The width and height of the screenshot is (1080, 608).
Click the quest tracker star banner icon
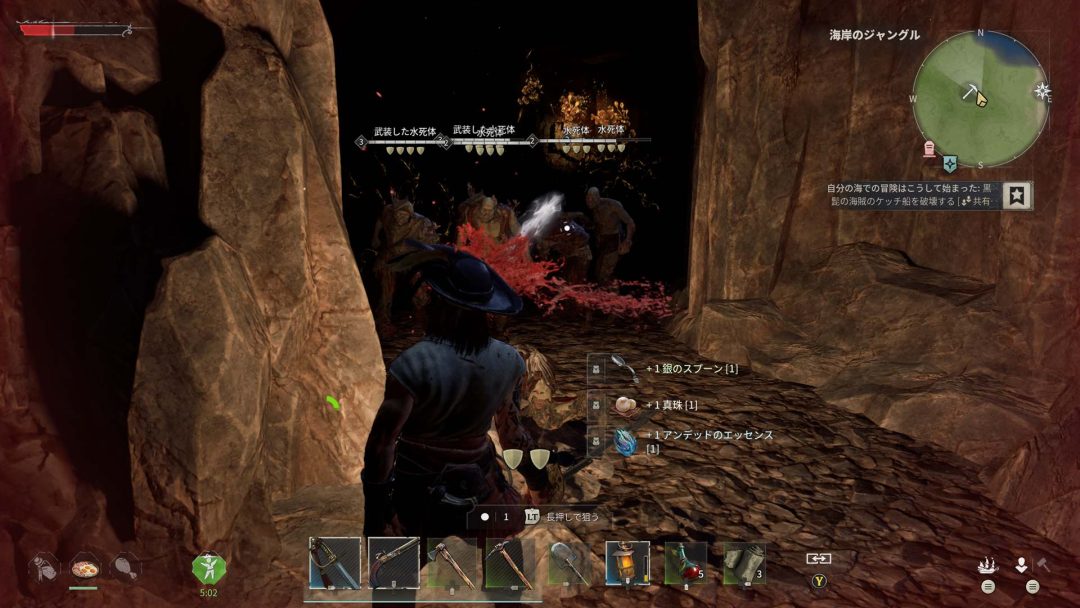pos(1018,195)
